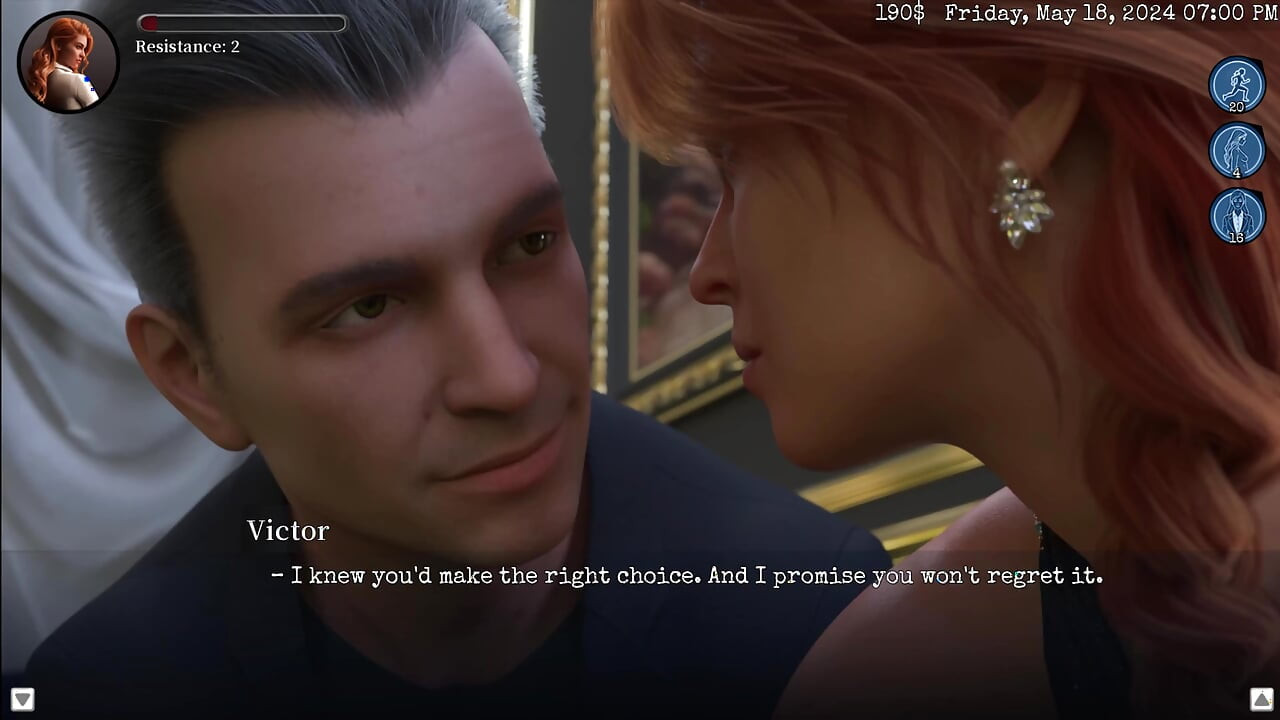Click the female figure icon with value 4
The image size is (1280, 720).
pyautogui.click(x=1237, y=151)
